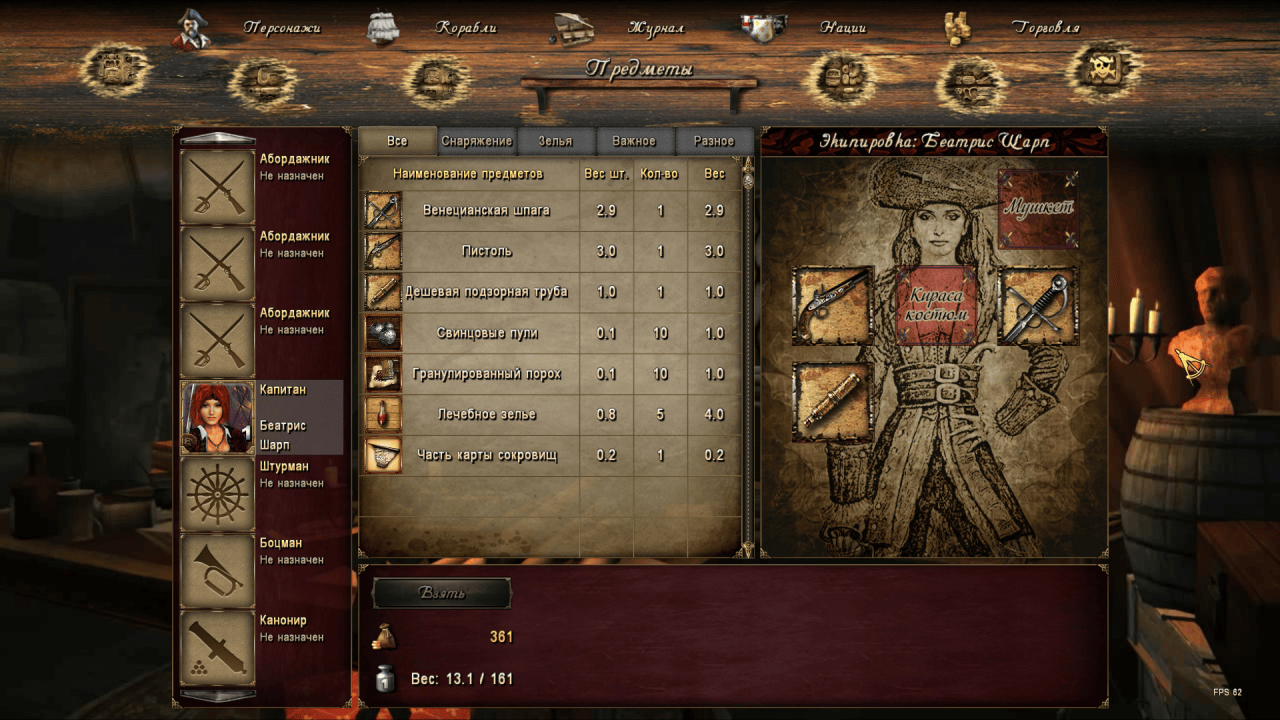This screenshot has width=1280, height=720.
Task: Select the Гранулированный порох row
Action: point(550,374)
